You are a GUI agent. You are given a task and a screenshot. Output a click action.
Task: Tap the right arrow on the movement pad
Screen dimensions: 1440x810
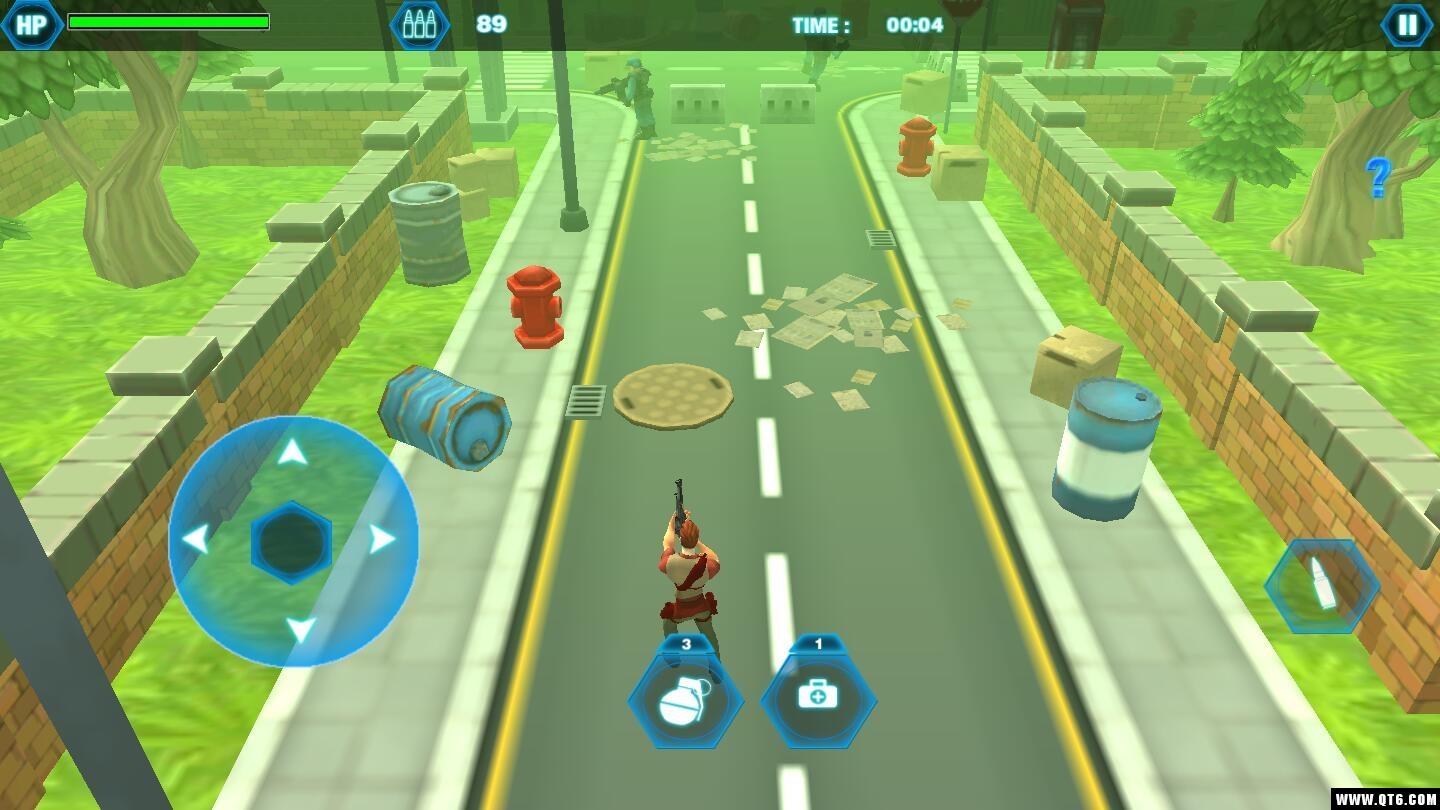(x=382, y=540)
